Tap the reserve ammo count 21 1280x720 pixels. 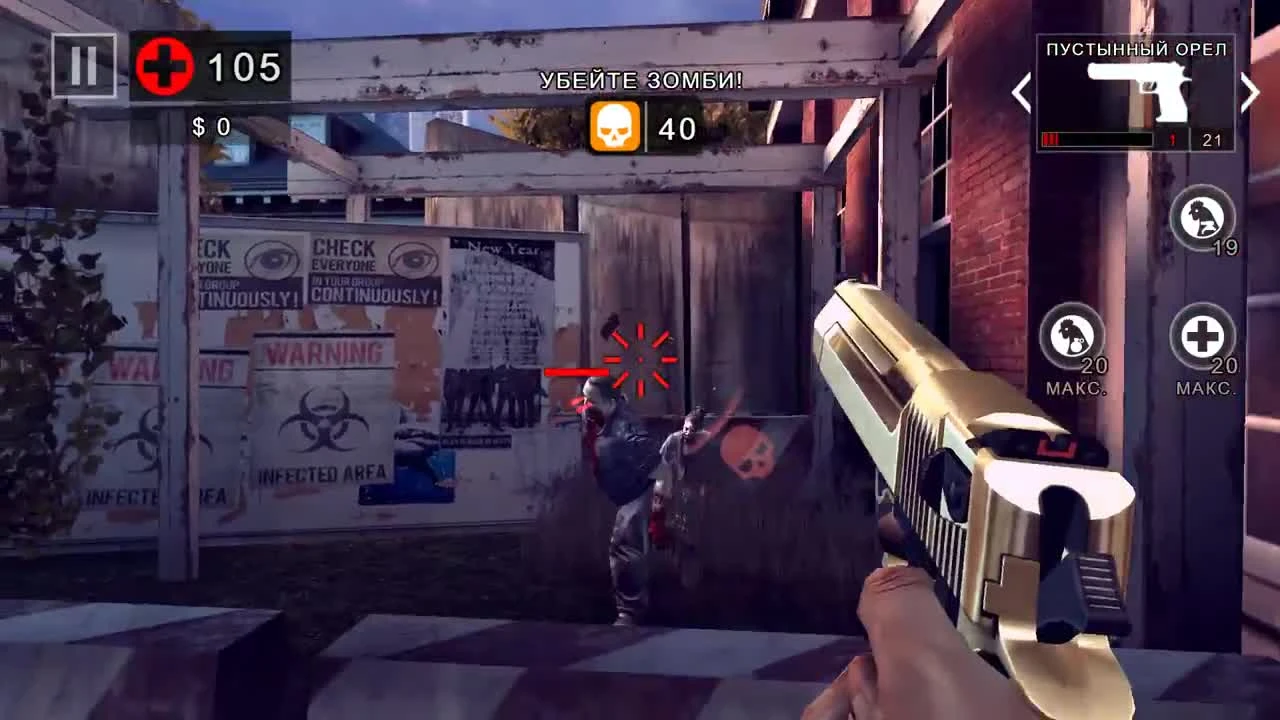tap(1211, 139)
